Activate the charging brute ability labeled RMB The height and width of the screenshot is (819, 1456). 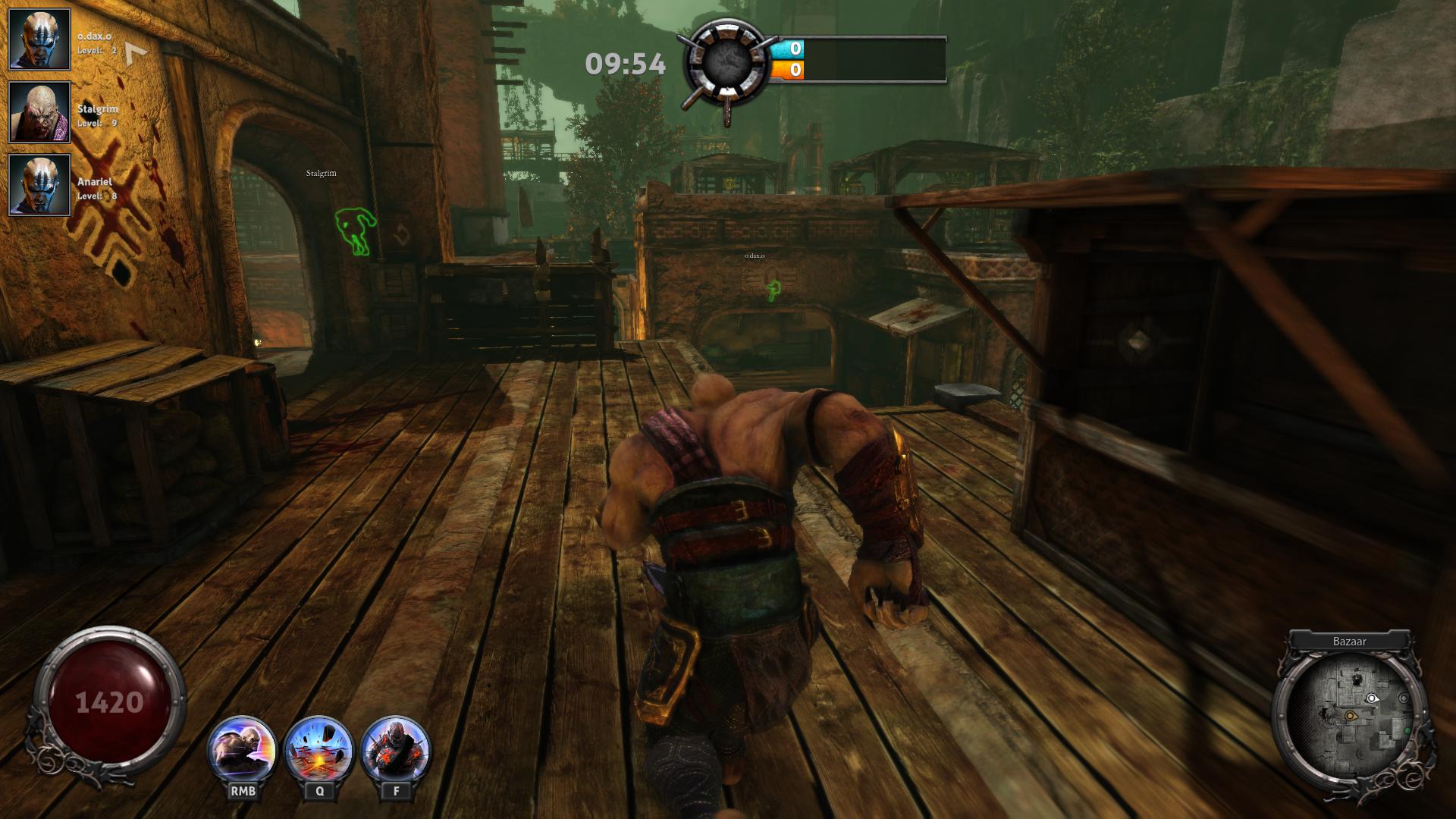[x=243, y=751]
